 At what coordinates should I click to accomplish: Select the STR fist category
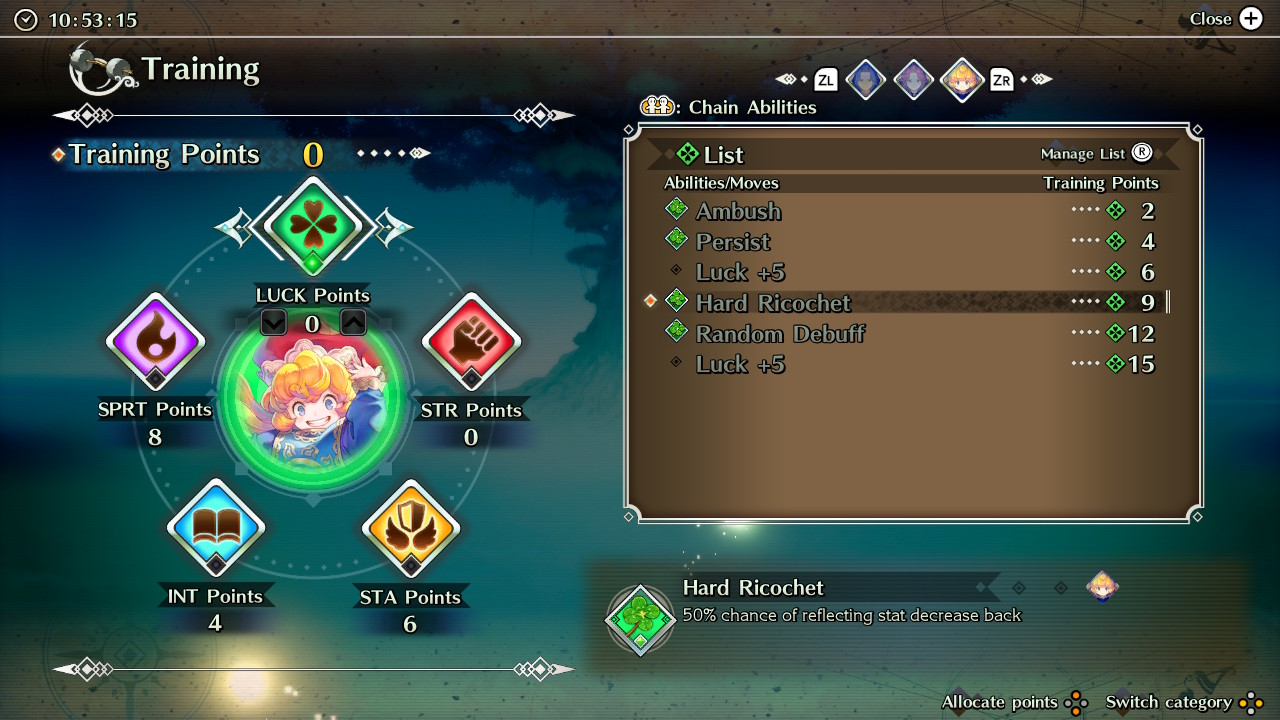(470, 342)
